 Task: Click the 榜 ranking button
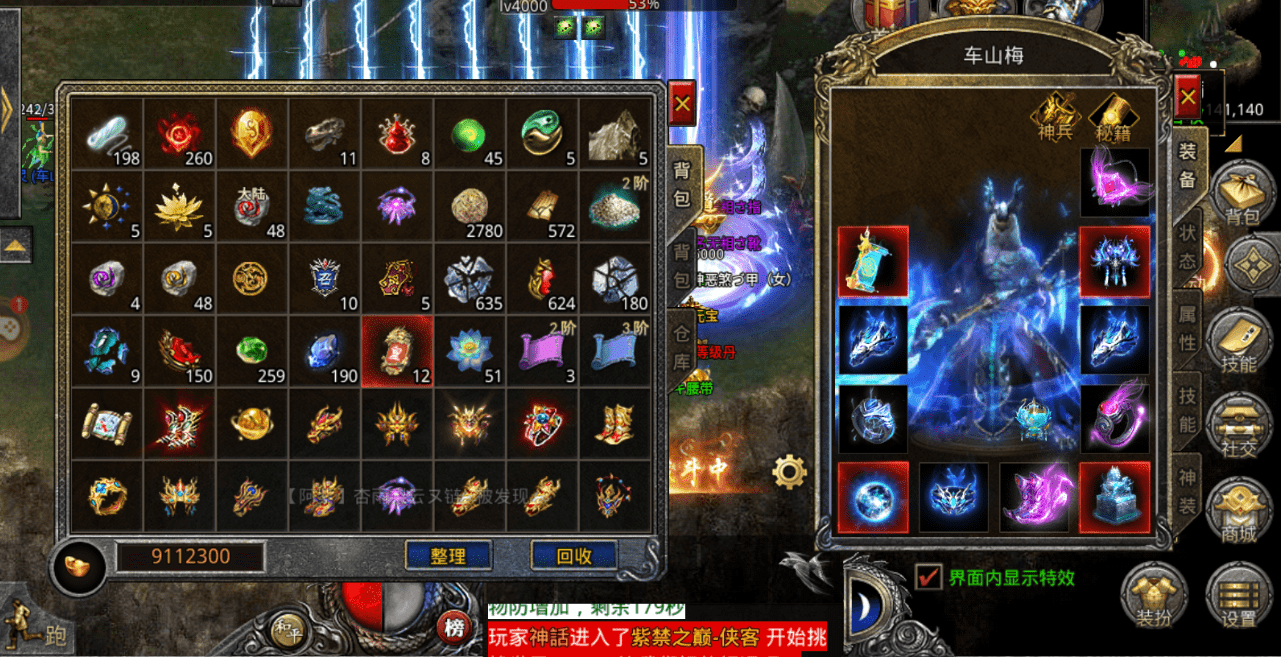456,629
